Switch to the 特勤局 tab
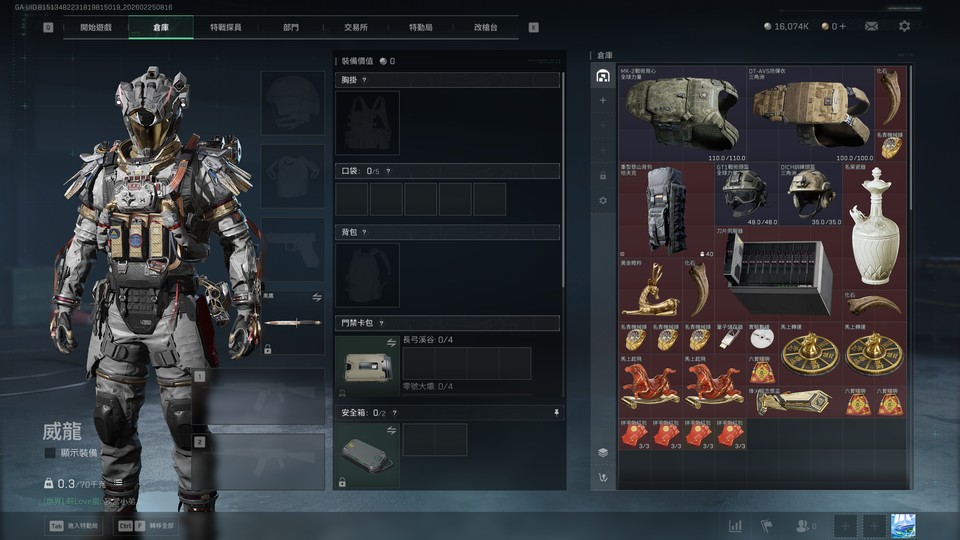Image resolution: width=960 pixels, height=540 pixels. (x=421, y=27)
